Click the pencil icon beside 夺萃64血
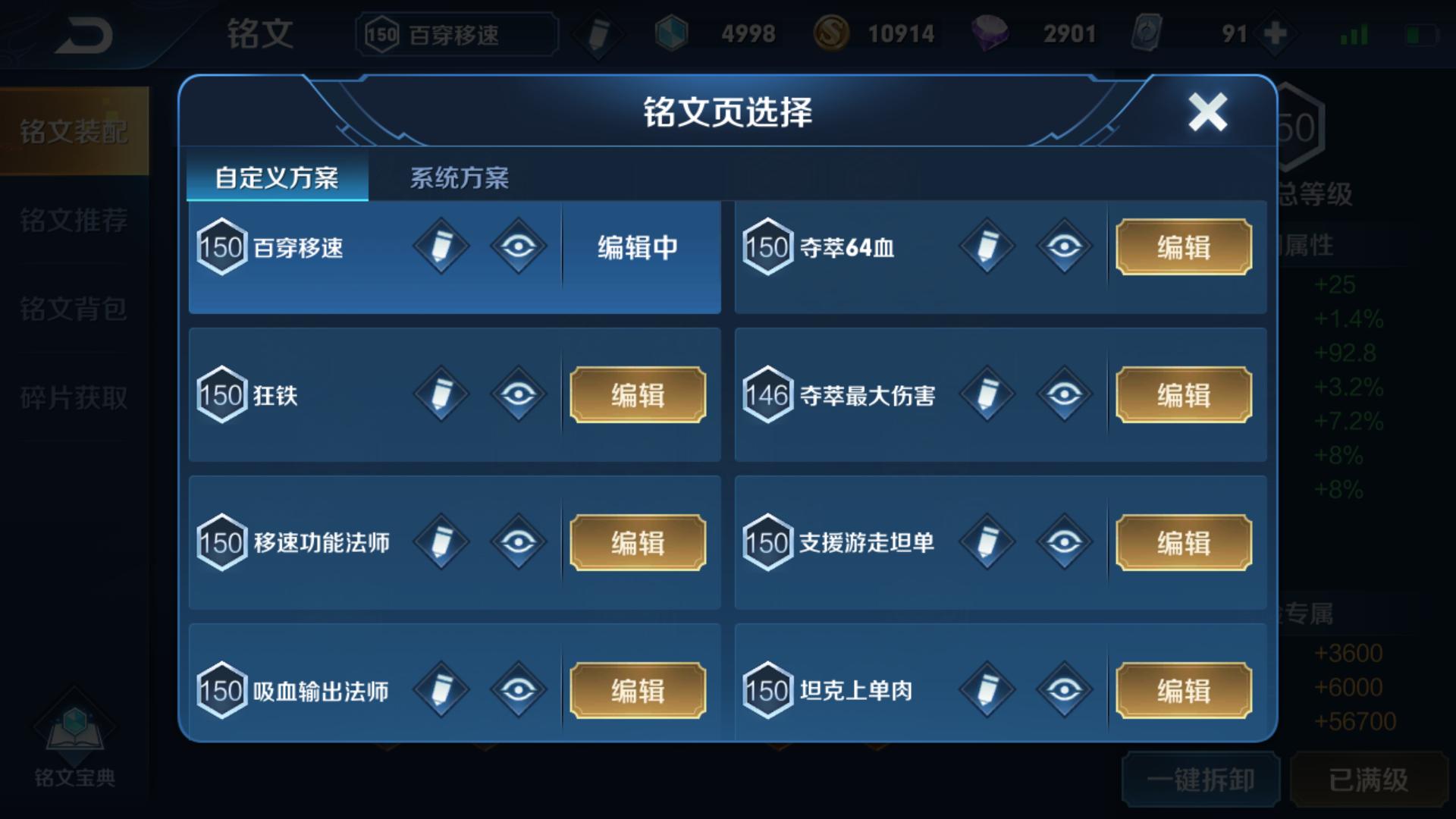This screenshot has height=819, width=1456. point(986,246)
